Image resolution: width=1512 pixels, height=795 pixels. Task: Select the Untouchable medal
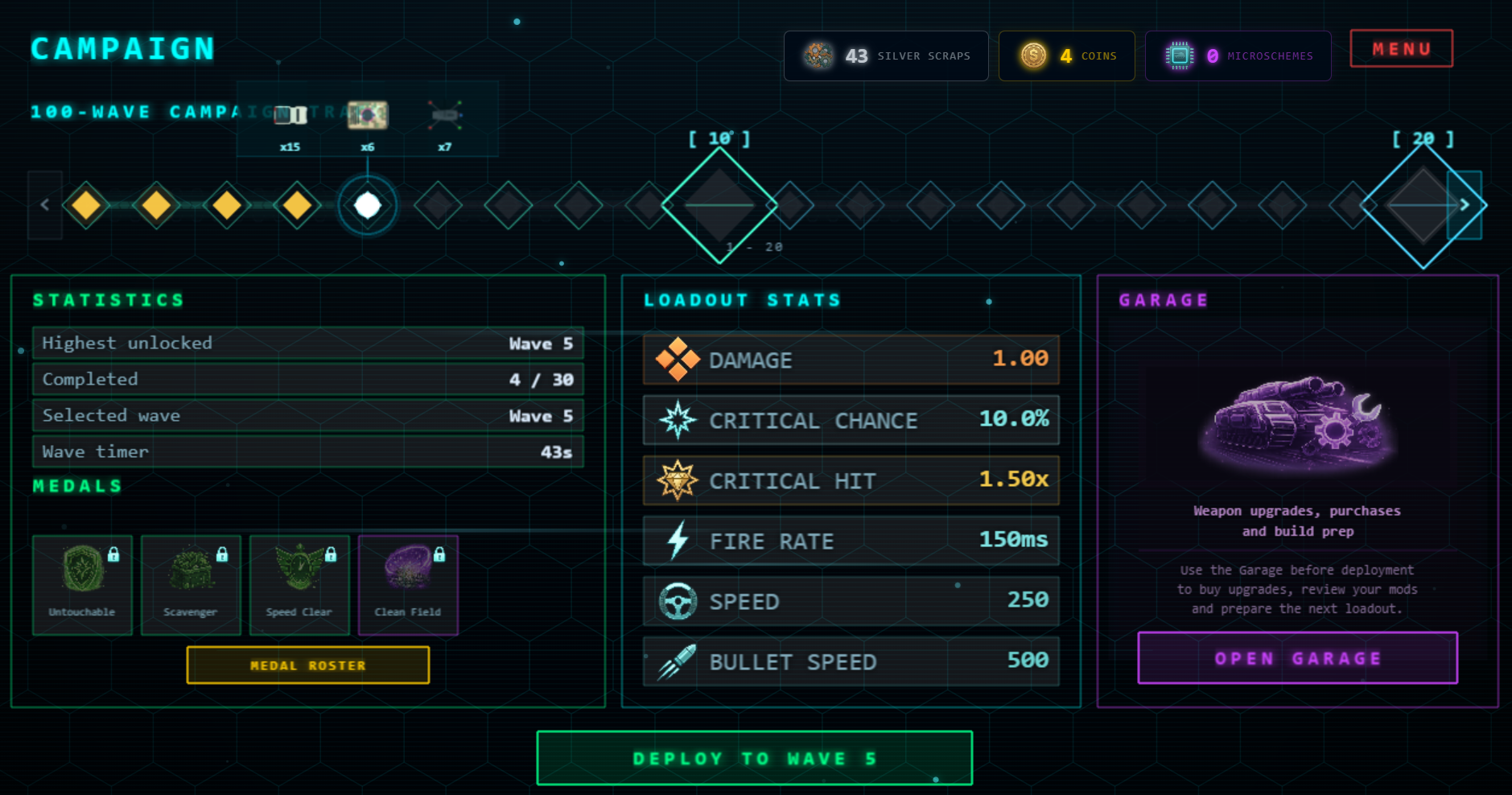click(x=82, y=585)
